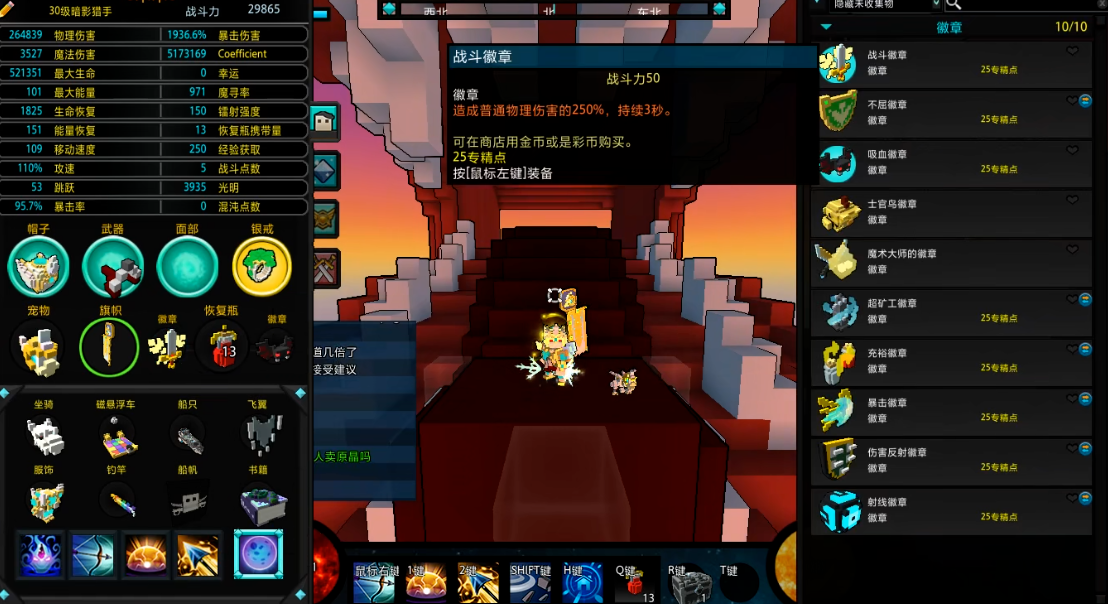Open the 宠物 pet slot
The height and width of the screenshot is (604, 1108).
coord(38,348)
